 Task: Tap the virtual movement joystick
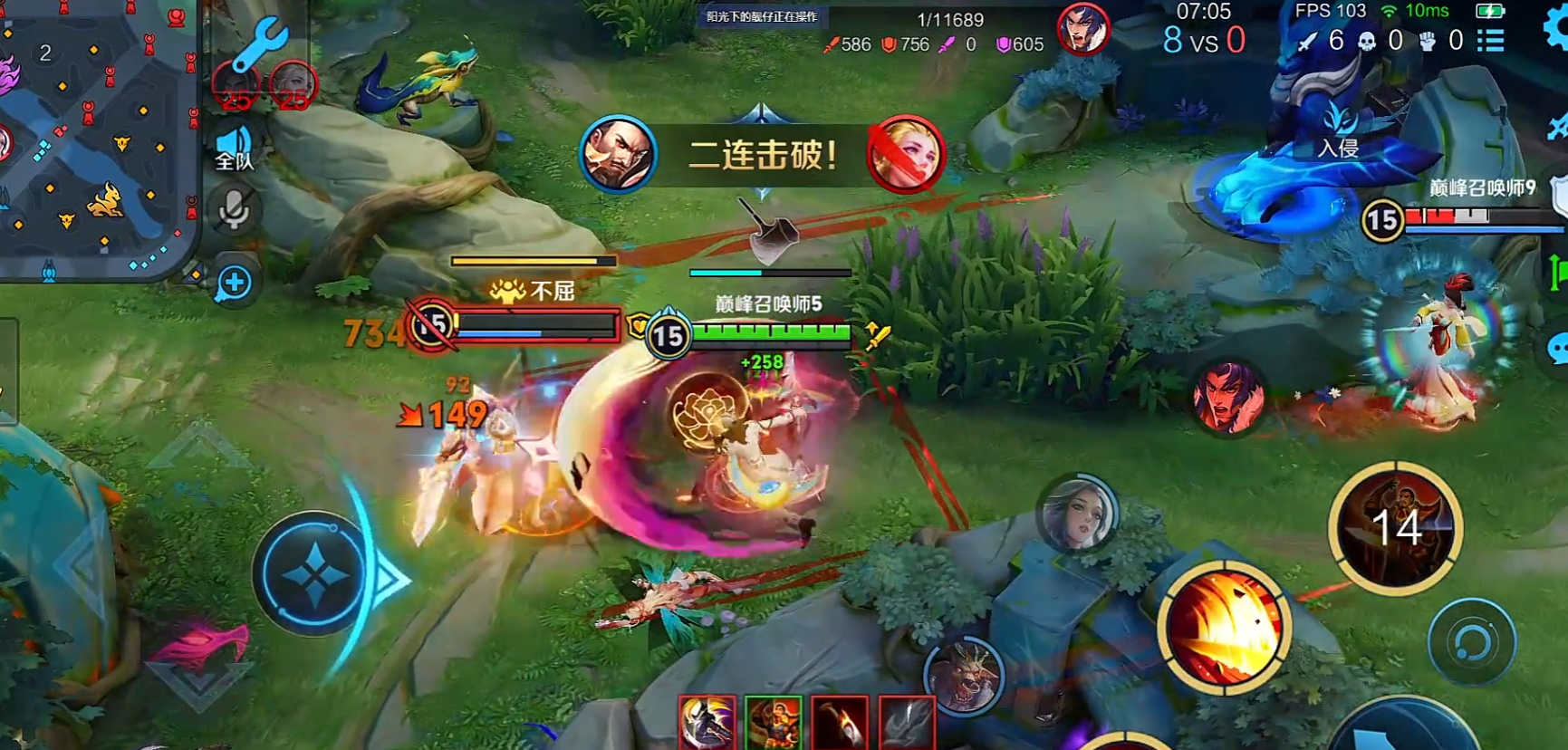click(314, 574)
